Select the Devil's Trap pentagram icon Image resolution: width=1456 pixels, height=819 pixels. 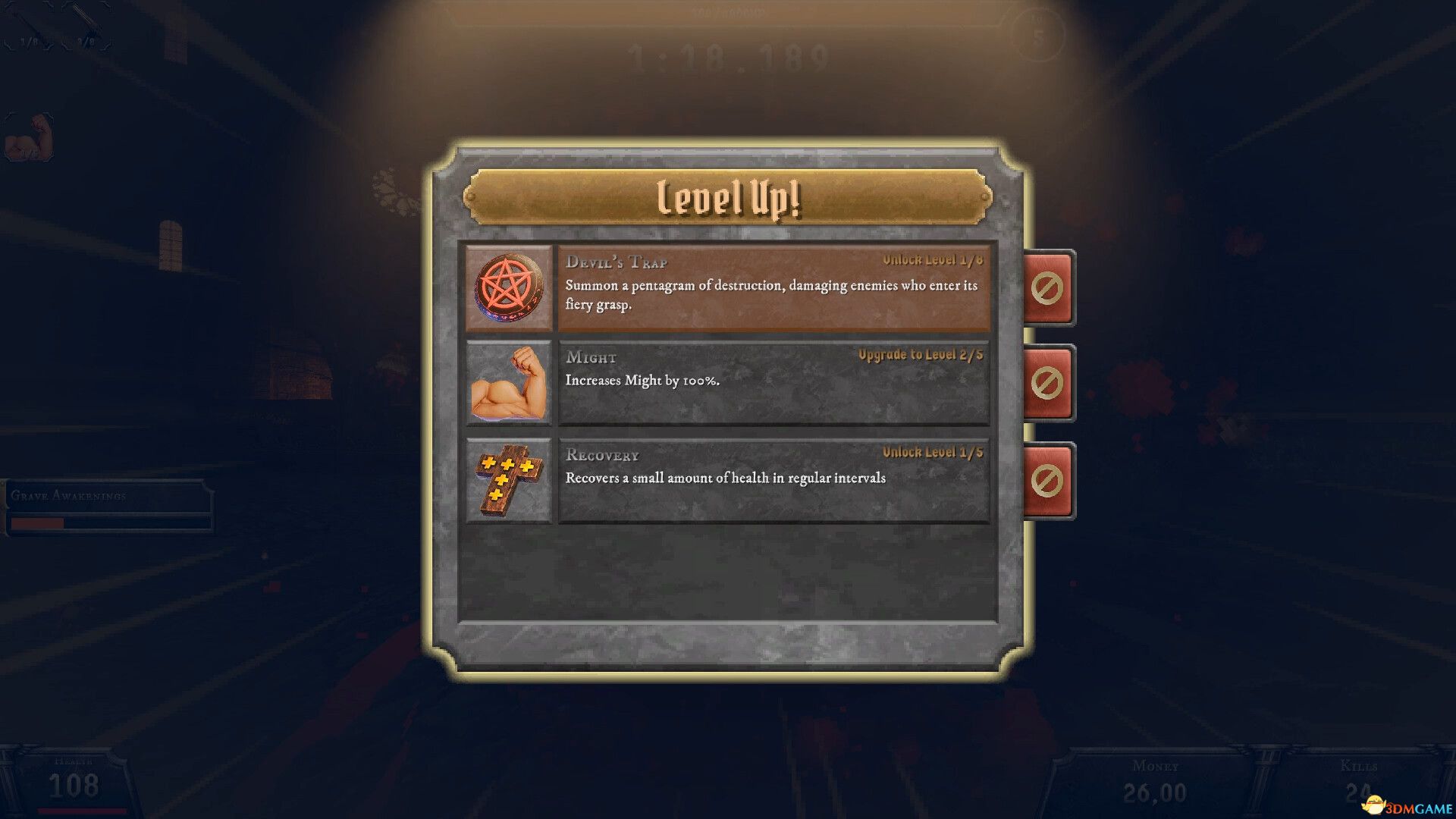click(511, 291)
